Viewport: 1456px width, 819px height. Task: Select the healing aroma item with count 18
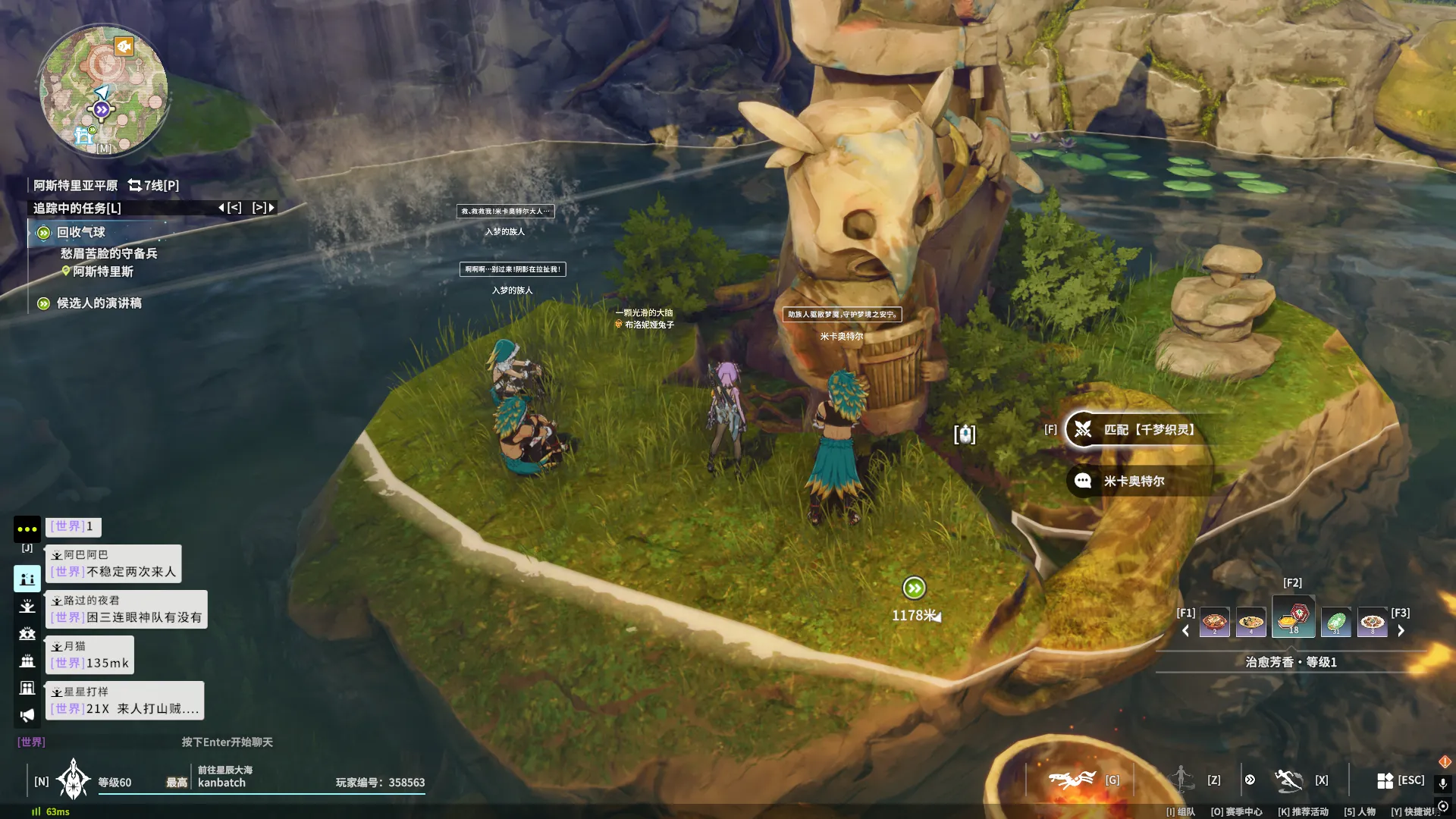click(x=1293, y=618)
